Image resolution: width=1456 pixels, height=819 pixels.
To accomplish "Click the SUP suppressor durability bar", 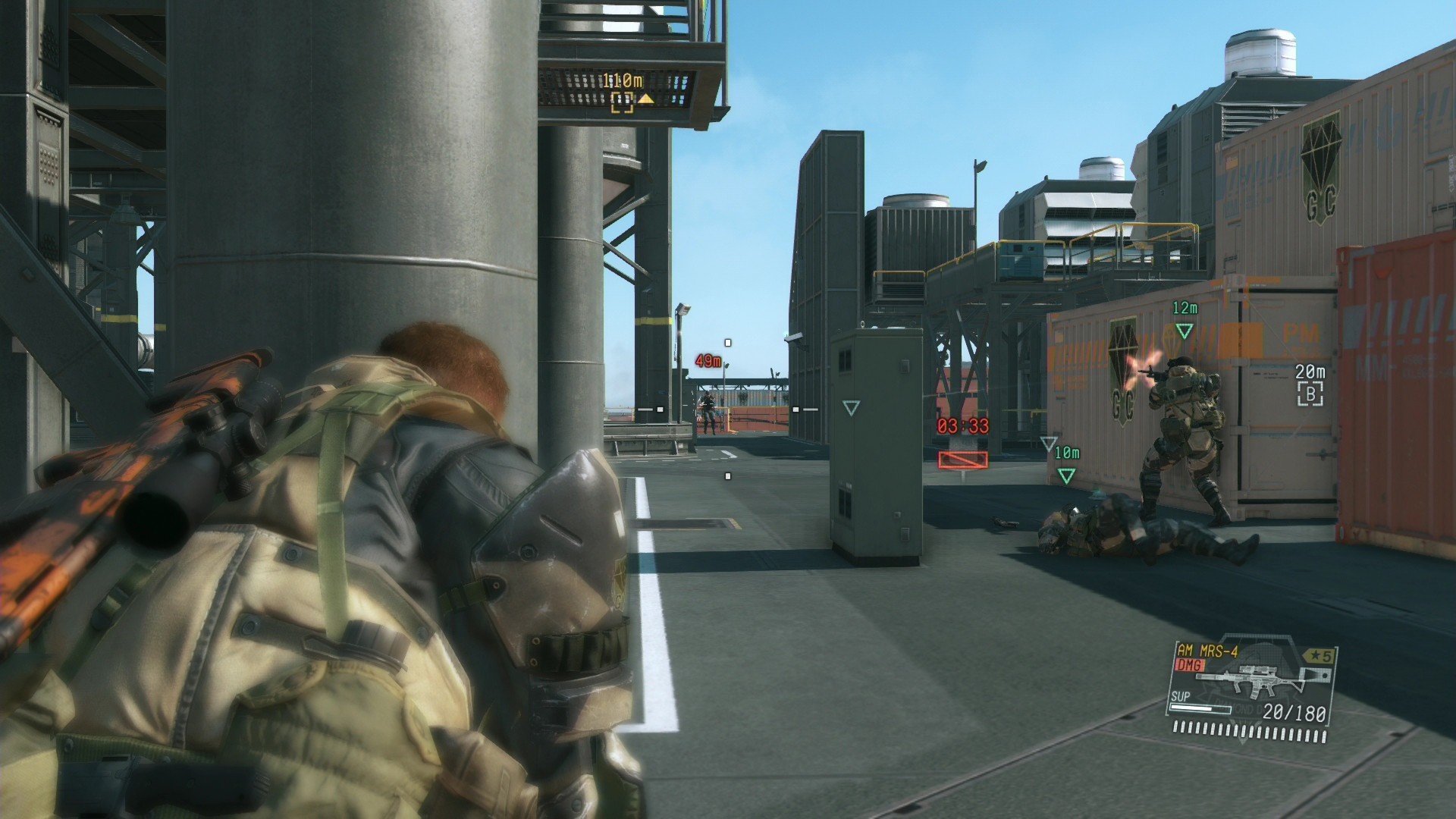I will click(x=1200, y=709).
